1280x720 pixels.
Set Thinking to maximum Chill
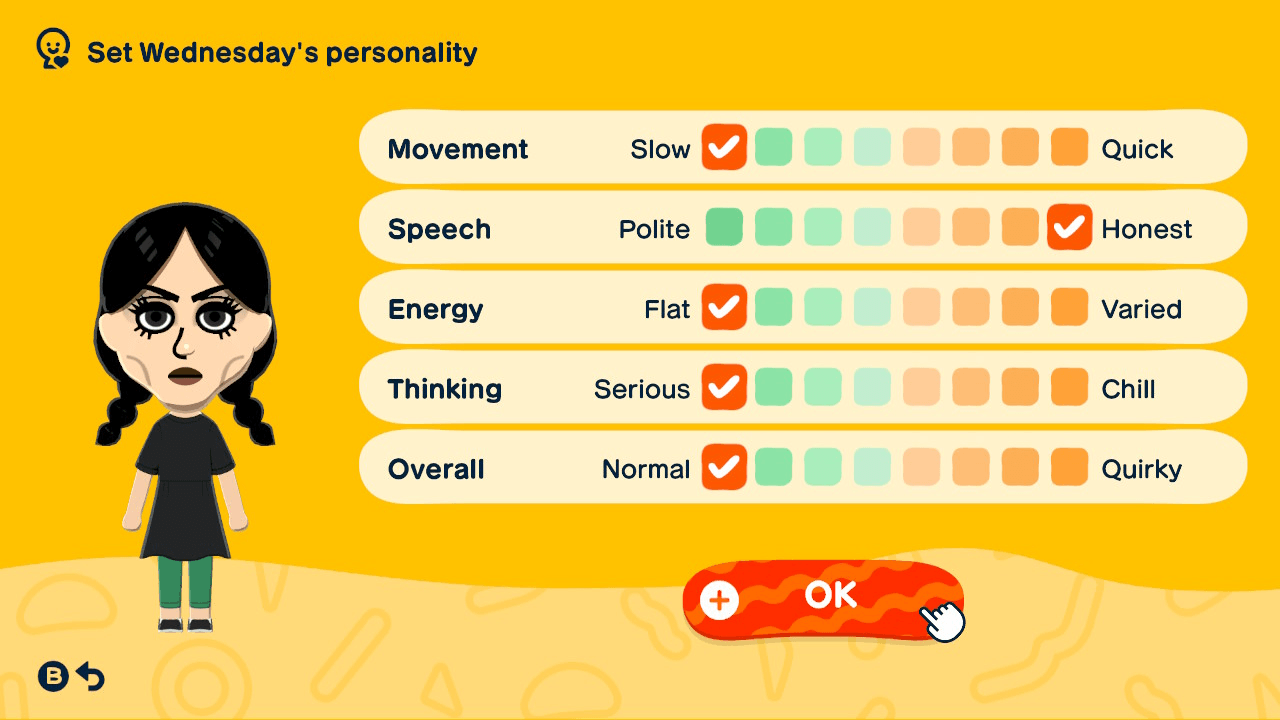click(1069, 388)
